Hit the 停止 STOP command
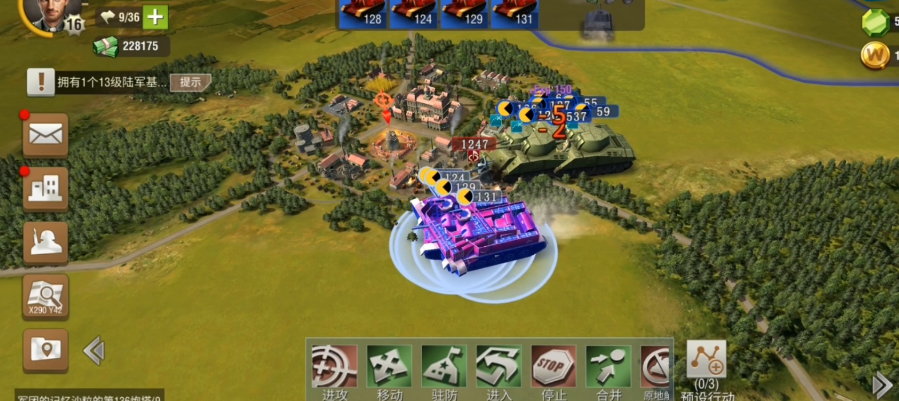The width and height of the screenshot is (899, 401). tap(553, 370)
